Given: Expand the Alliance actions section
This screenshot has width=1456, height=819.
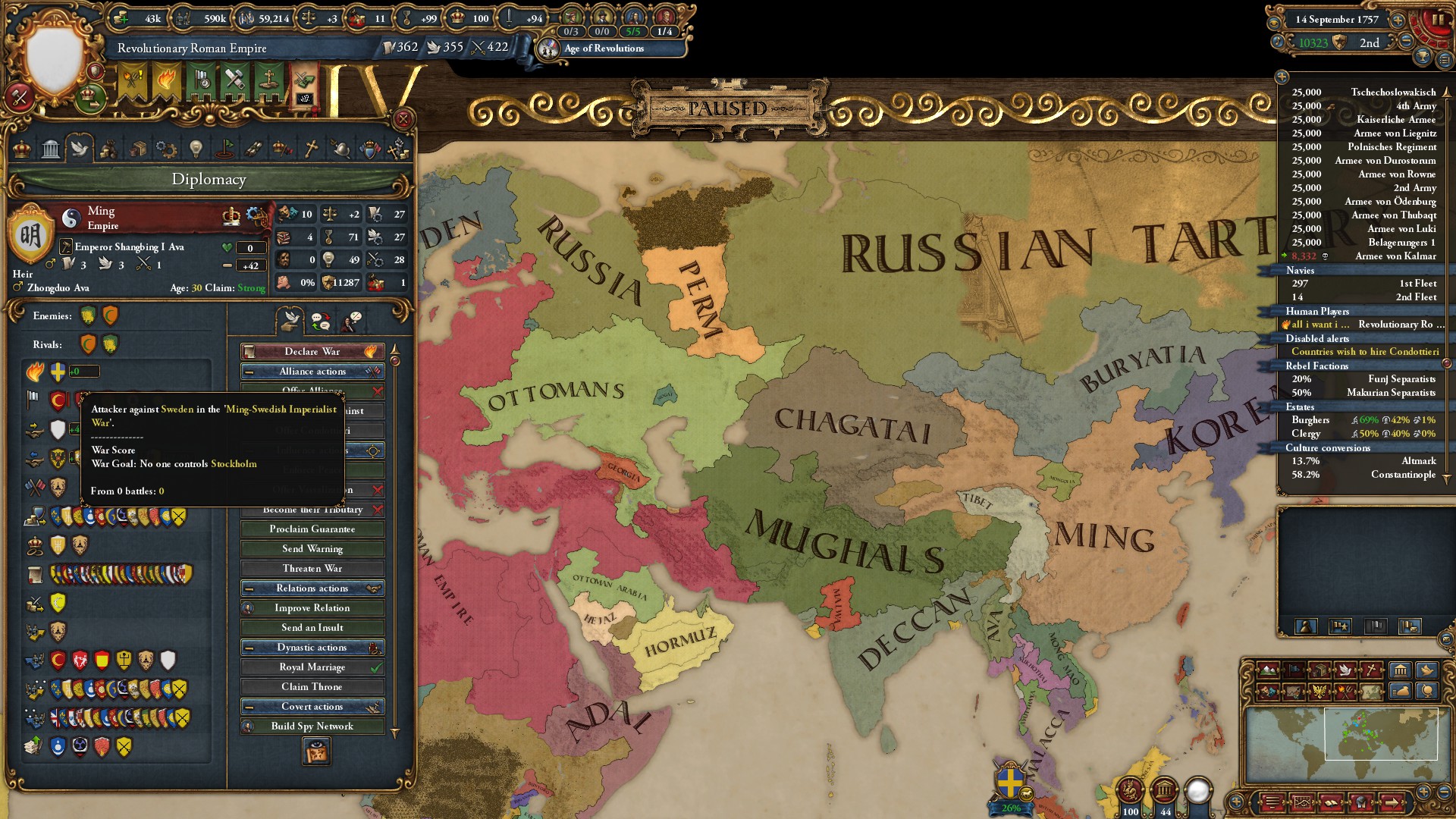Looking at the screenshot, I should (312, 371).
